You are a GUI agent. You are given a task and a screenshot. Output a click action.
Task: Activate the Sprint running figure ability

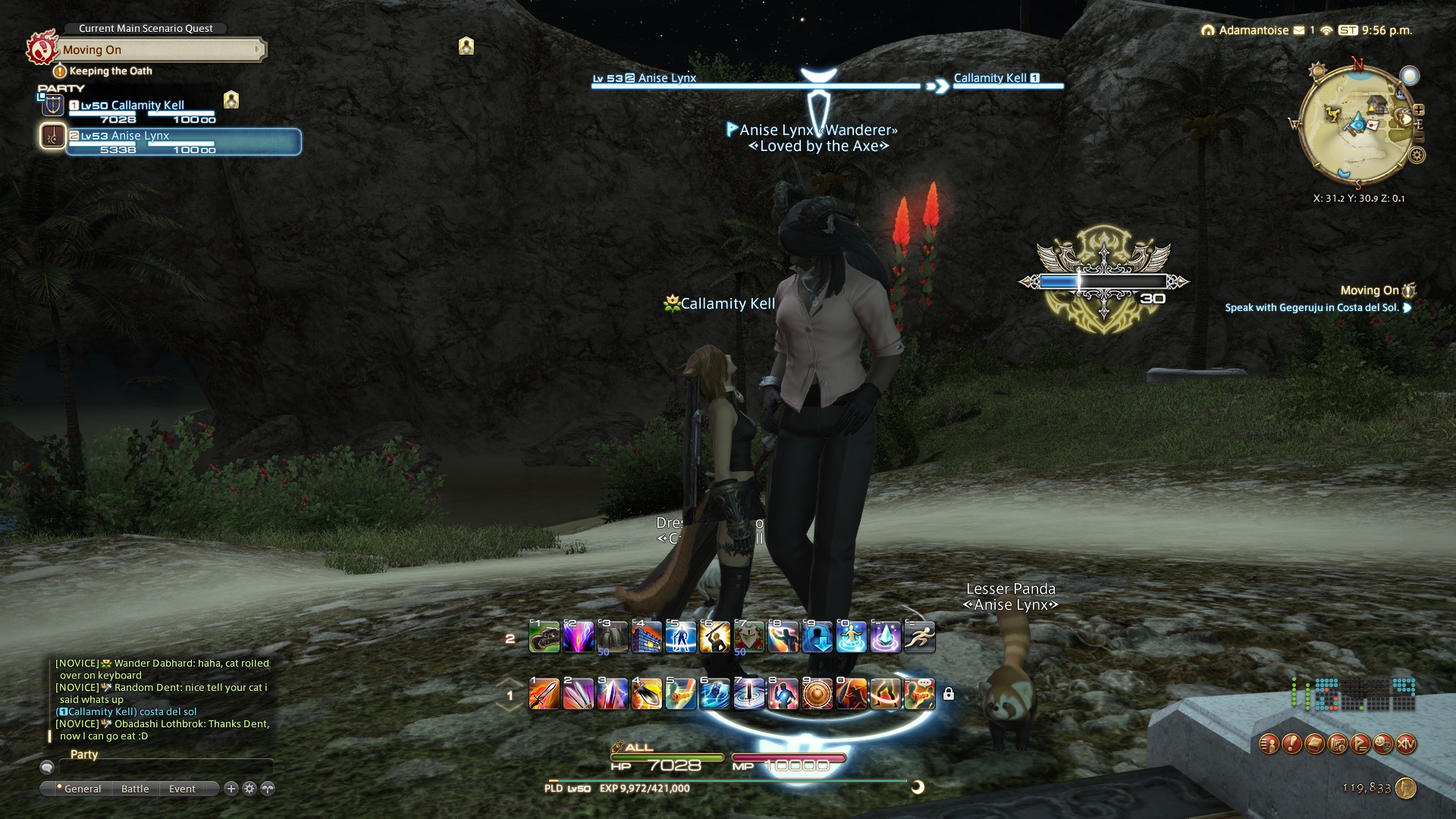coord(919,638)
